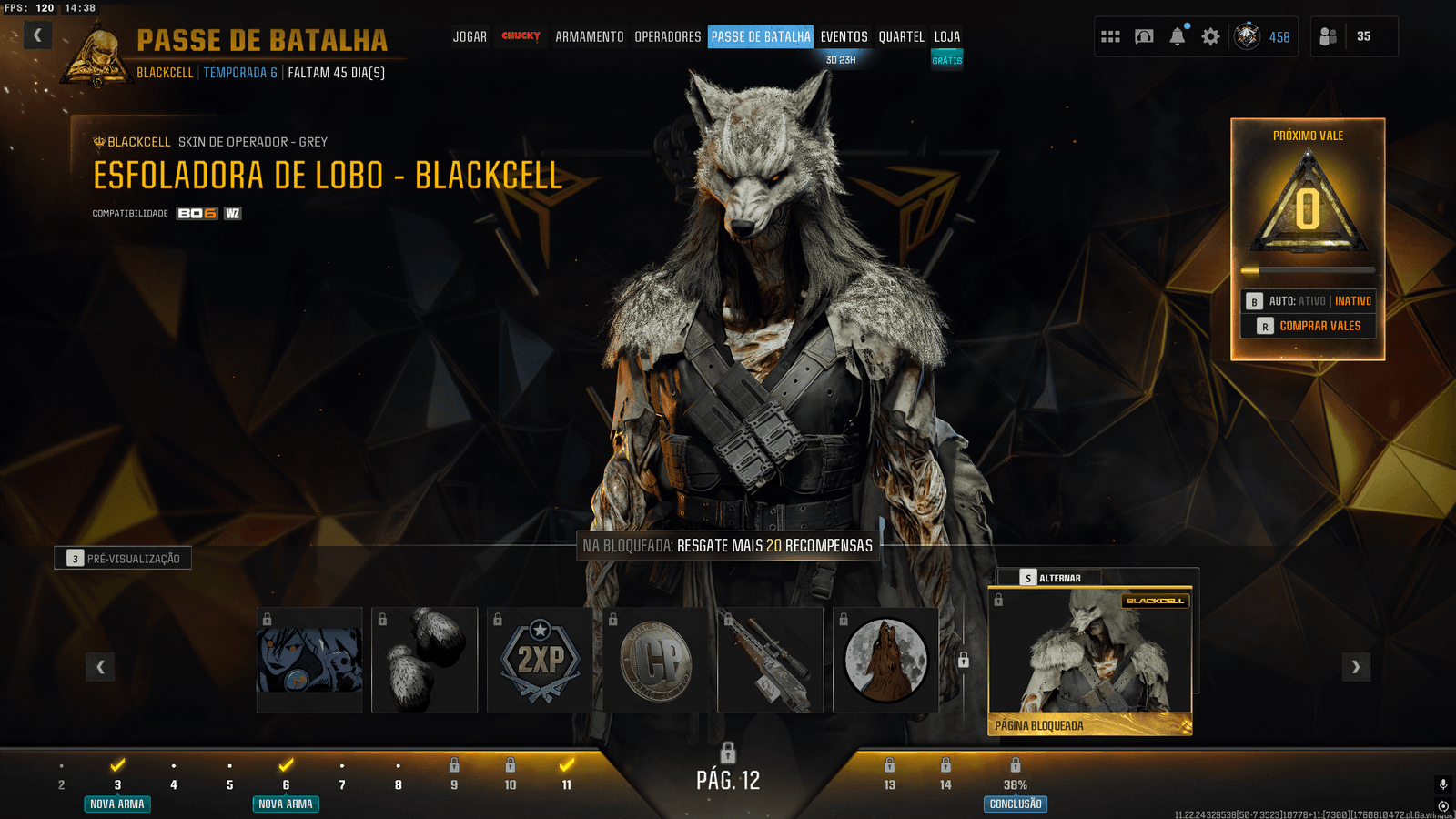The image size is (1456, 819).
Task: Open the PRÉ-VISUALIZAÇÃO preview
Action: [x=123, y=559]
